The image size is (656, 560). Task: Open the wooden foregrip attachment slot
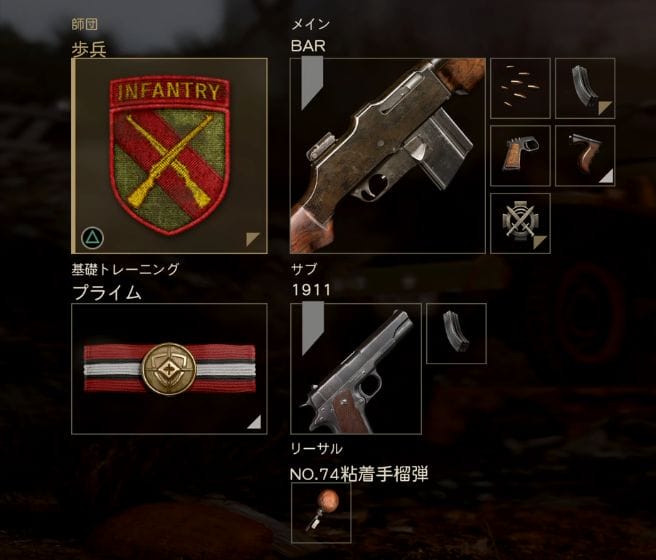click(x=585, y=155)
